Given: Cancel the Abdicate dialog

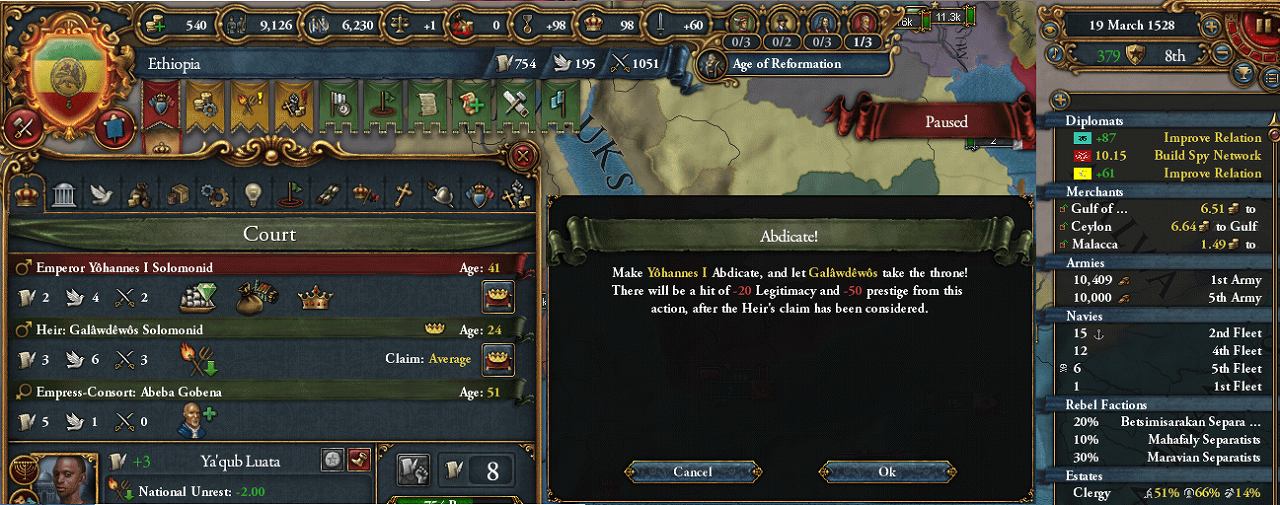Looking at the screenshot, I should pyautogui.click(x=692, y=472).
